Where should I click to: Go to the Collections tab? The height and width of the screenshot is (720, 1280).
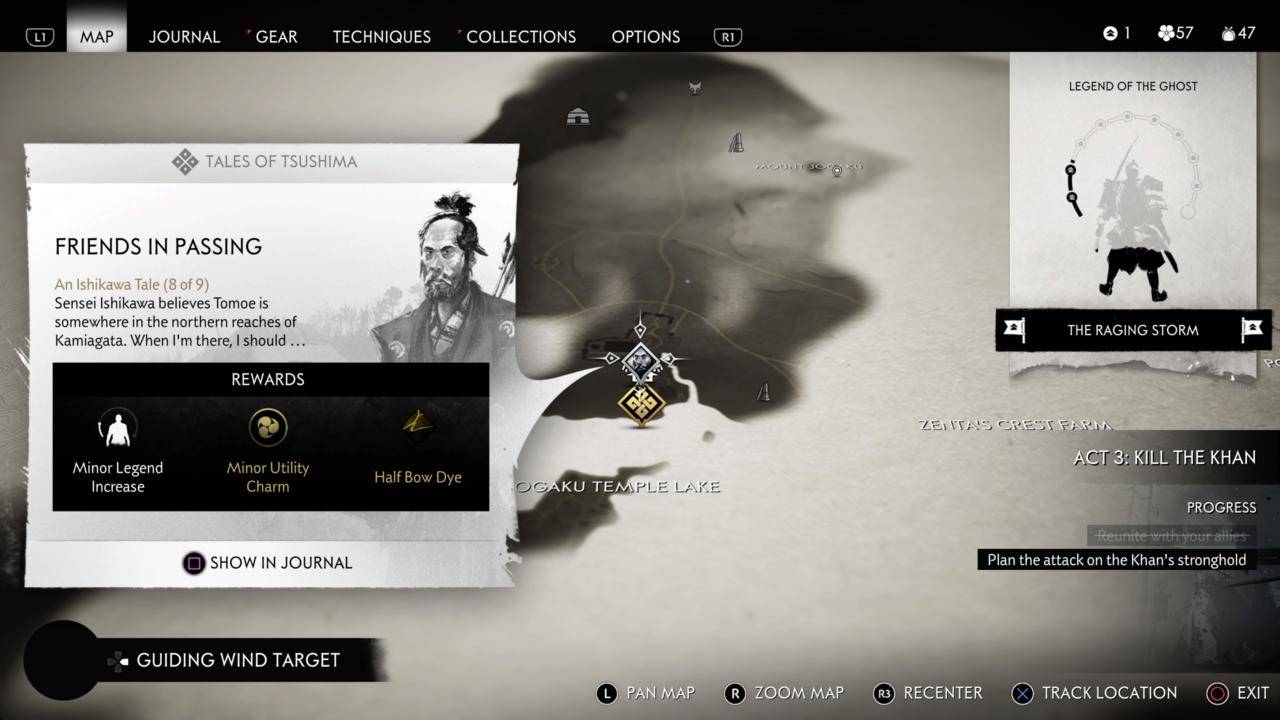tap(520, 36)
